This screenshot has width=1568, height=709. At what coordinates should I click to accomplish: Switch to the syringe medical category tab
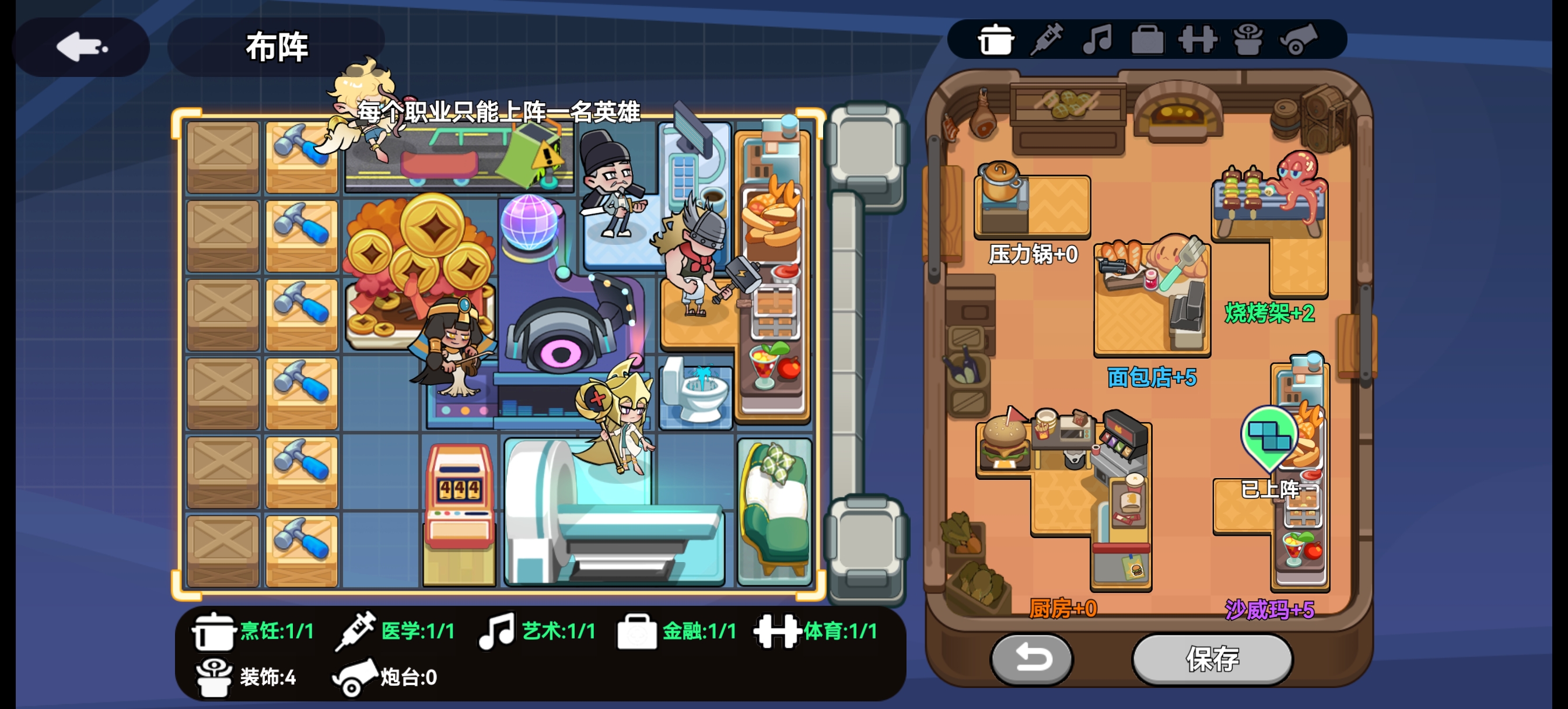(1046, 40)
